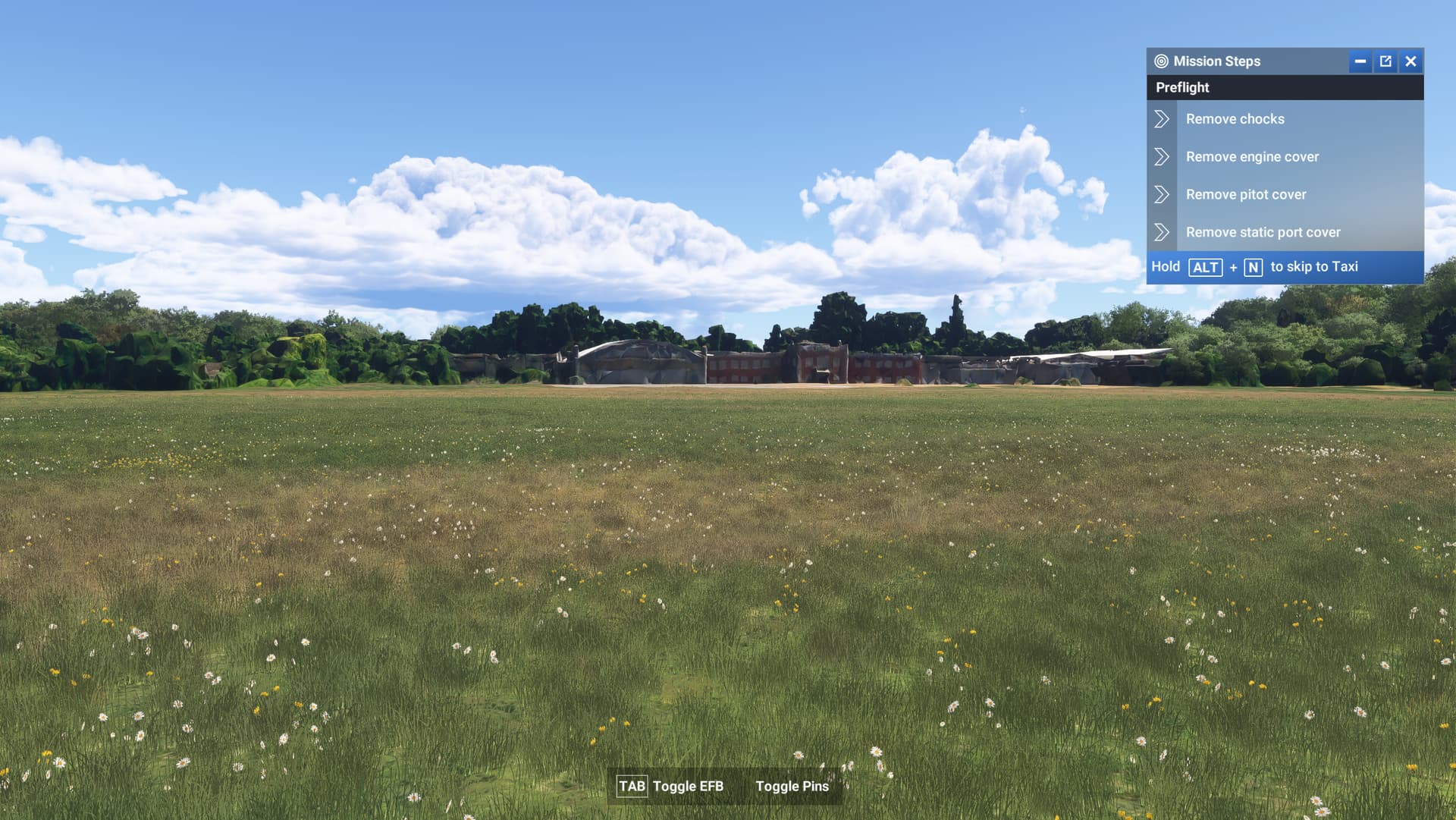Click the pop-out window icon on Mission Steps
Viewport: 1456px width, 820px height.
coord(1385,61)
